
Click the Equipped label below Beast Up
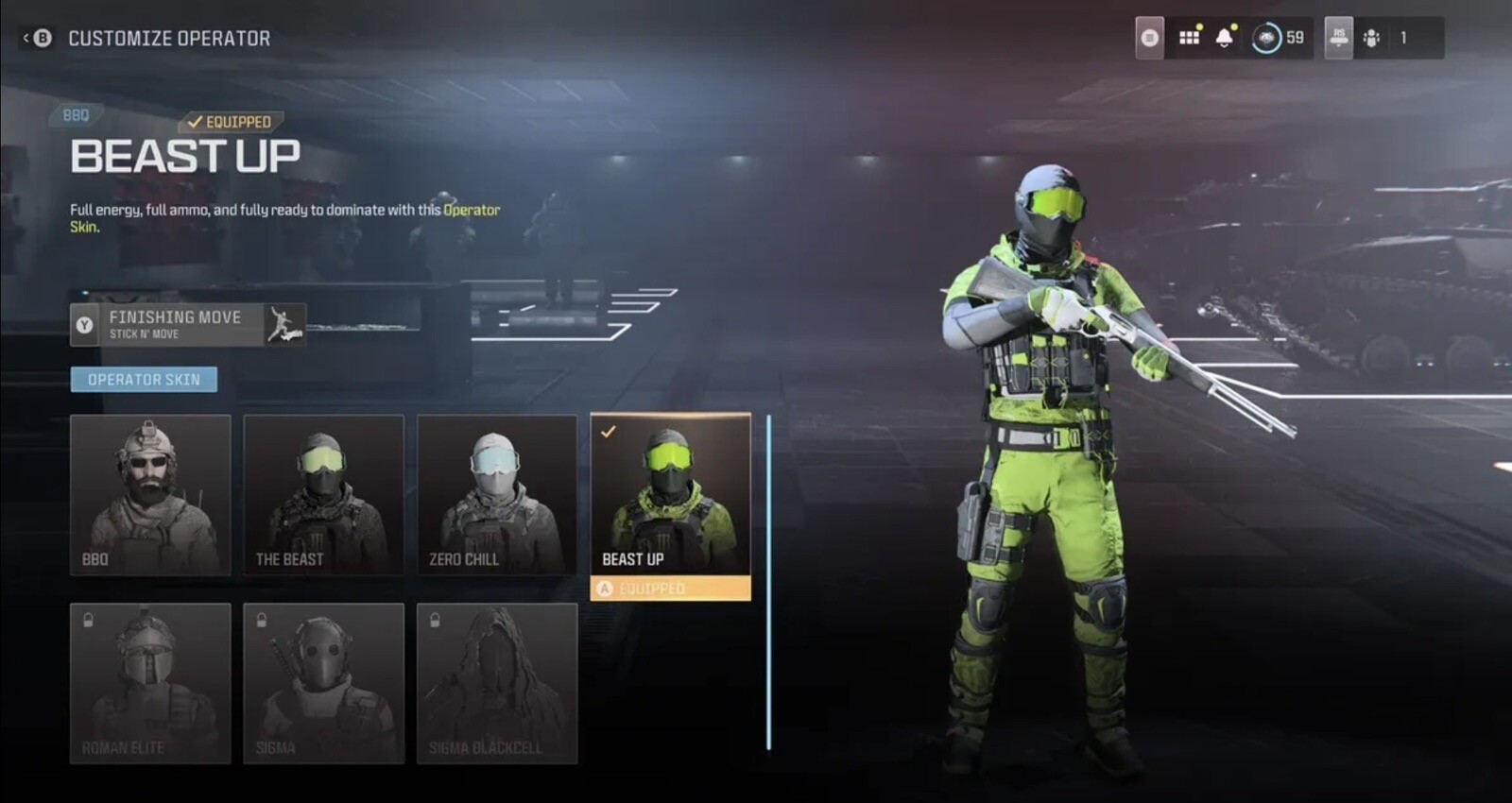tap(671, 589)
